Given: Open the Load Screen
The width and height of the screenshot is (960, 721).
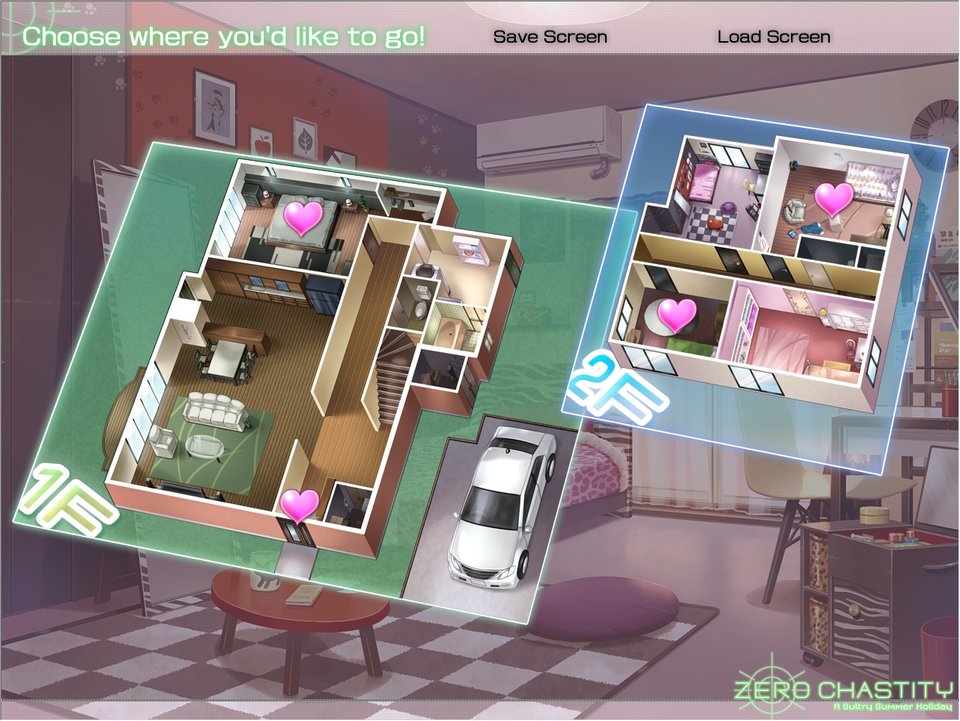Looking at the screenshot, I should click(x=773, y=37).
